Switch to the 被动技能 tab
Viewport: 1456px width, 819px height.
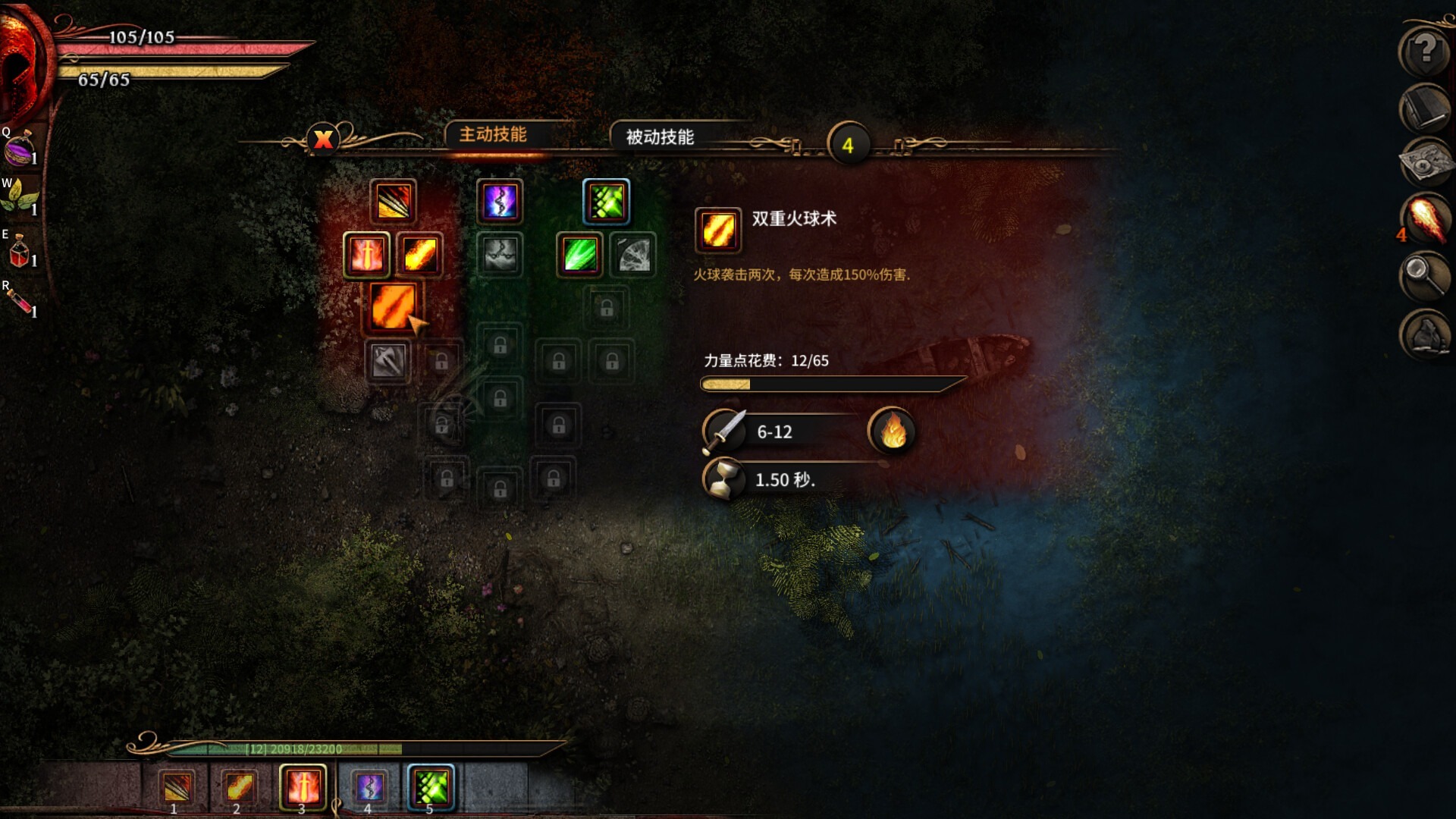660,137
